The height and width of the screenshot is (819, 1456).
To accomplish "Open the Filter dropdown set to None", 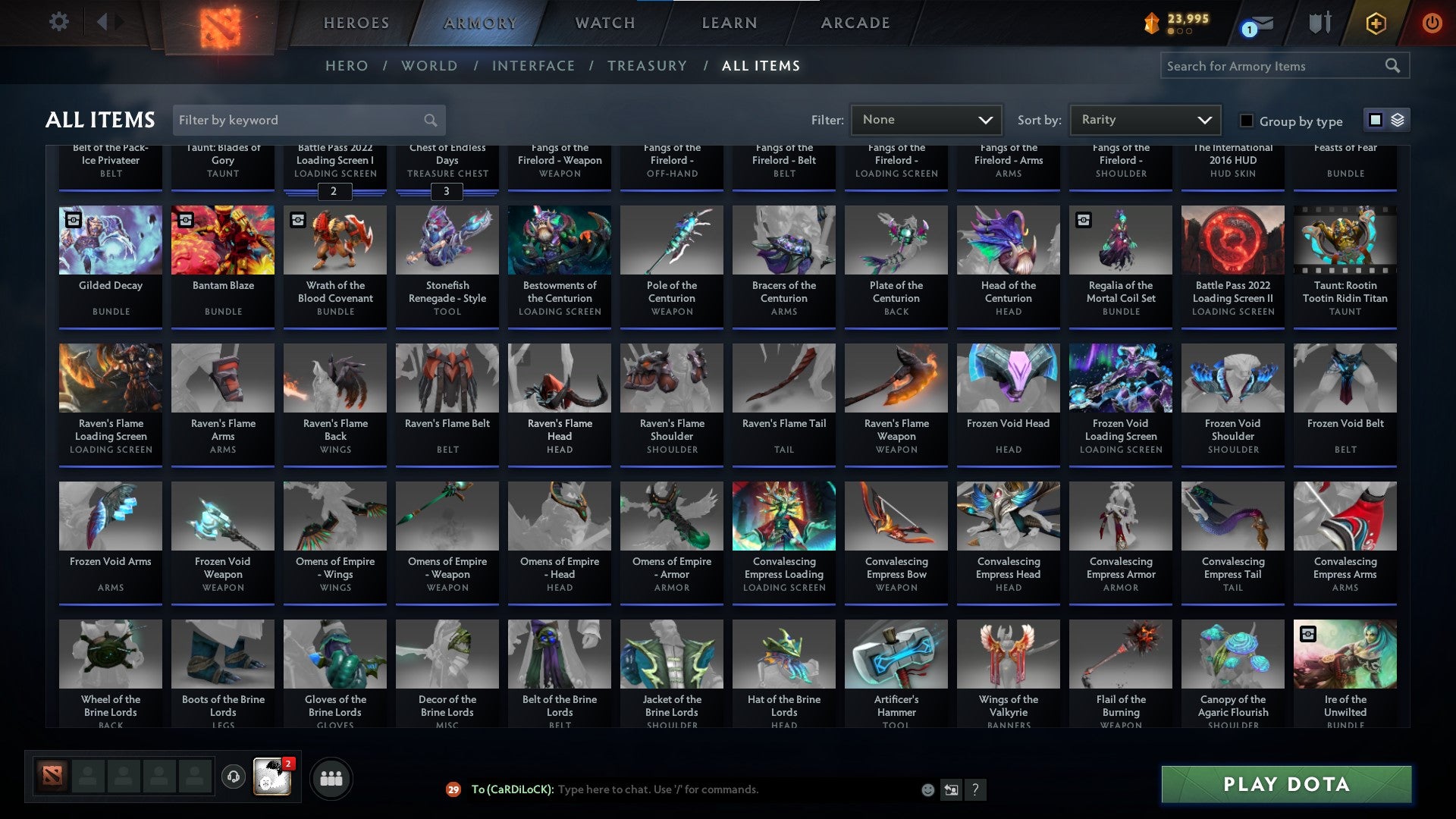I will (x=927, y=120).
